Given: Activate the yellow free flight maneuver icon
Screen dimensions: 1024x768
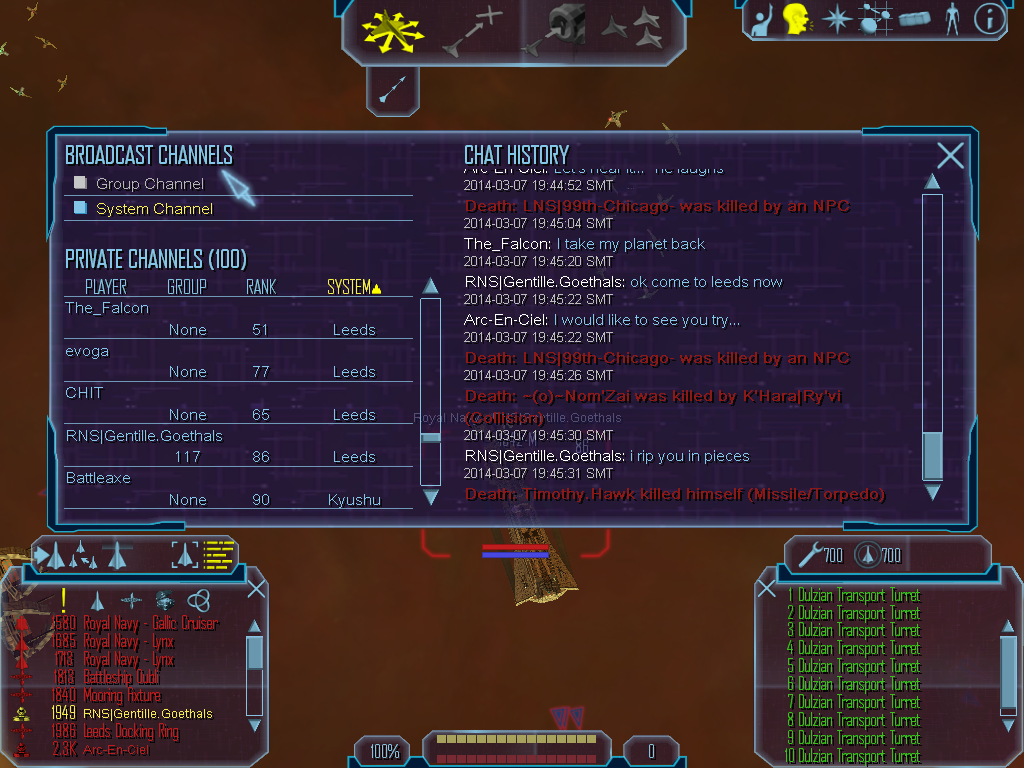Looking at the screenshot, I should click(x=393, y=31).
